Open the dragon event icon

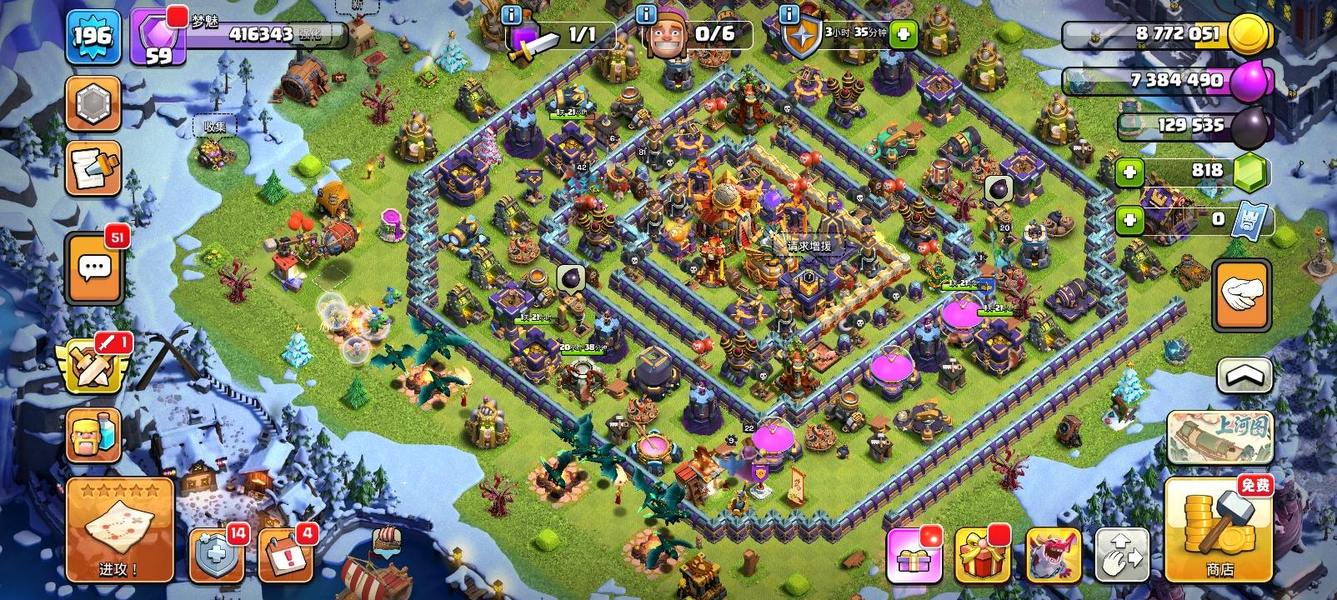tap(1053, 555)
